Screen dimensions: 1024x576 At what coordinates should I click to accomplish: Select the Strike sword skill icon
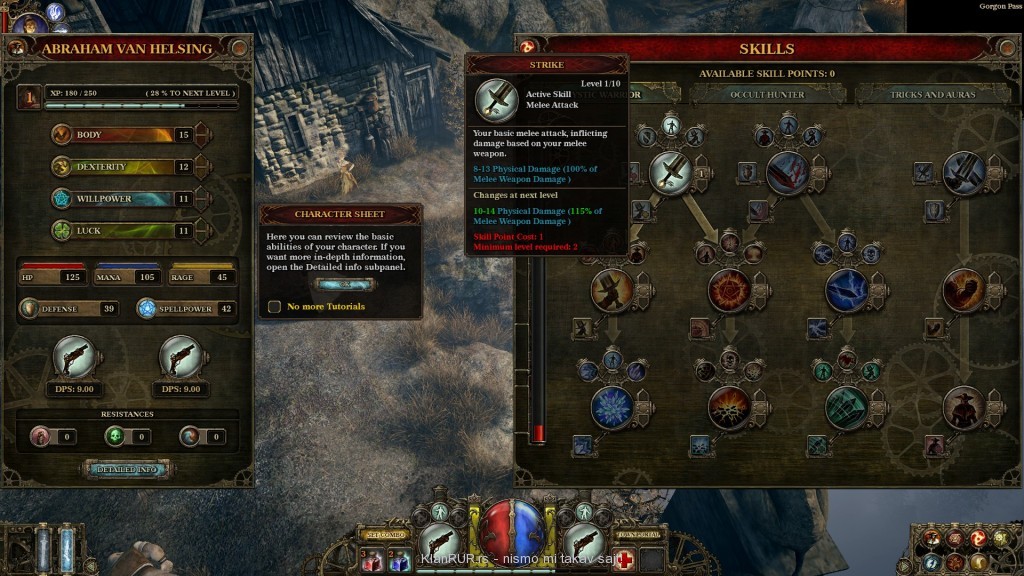click(670, 172)
